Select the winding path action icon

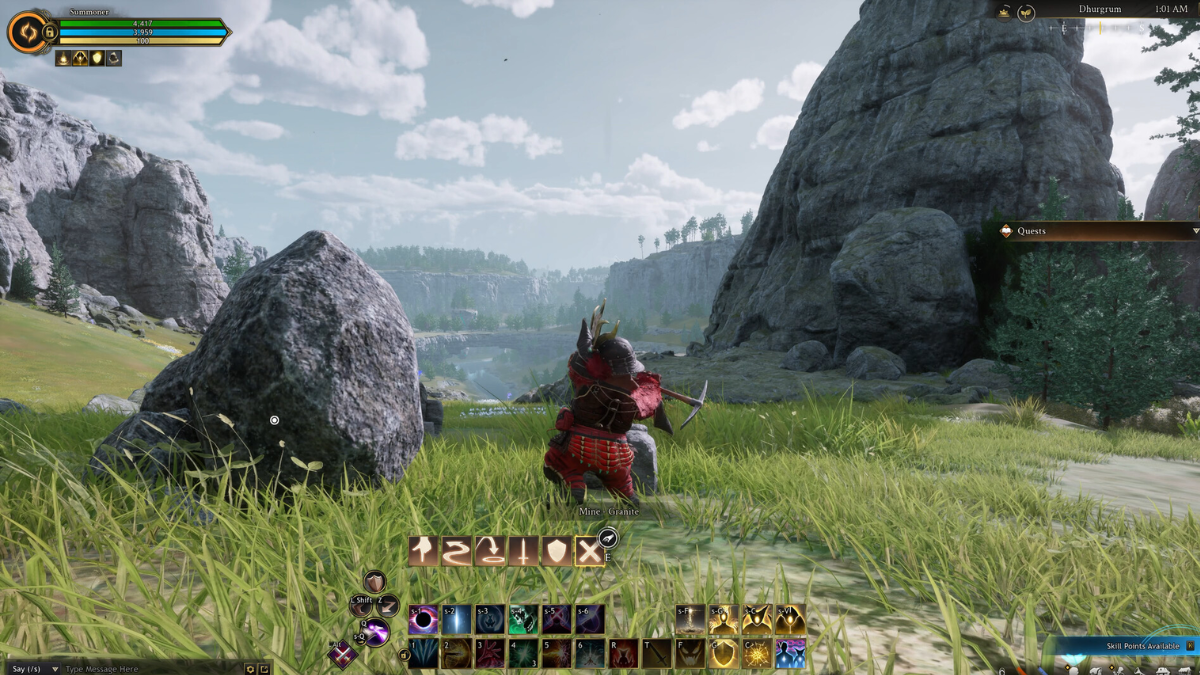(457, 551)
